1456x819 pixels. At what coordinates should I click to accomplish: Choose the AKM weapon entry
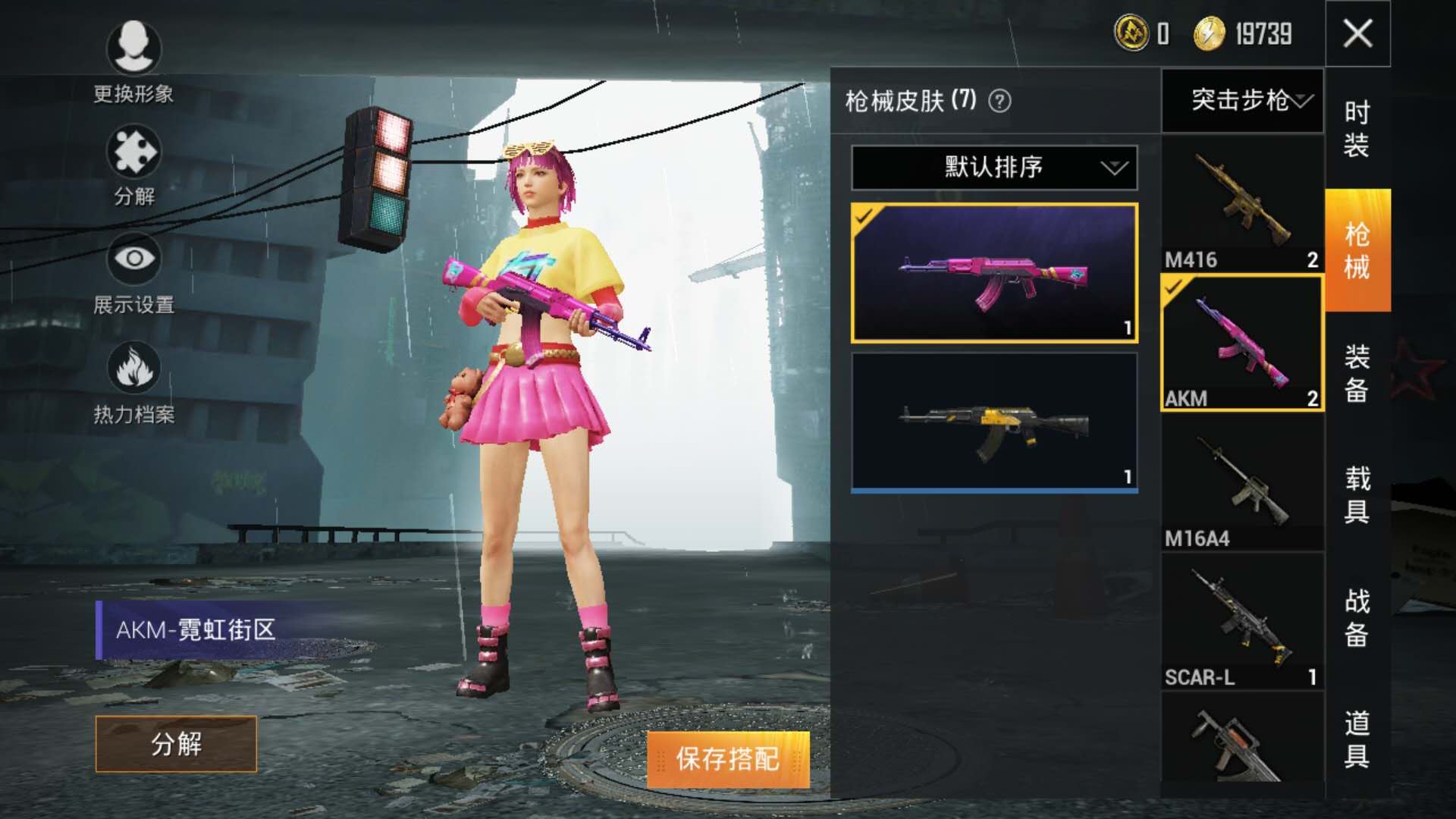tap(1242, 343)
